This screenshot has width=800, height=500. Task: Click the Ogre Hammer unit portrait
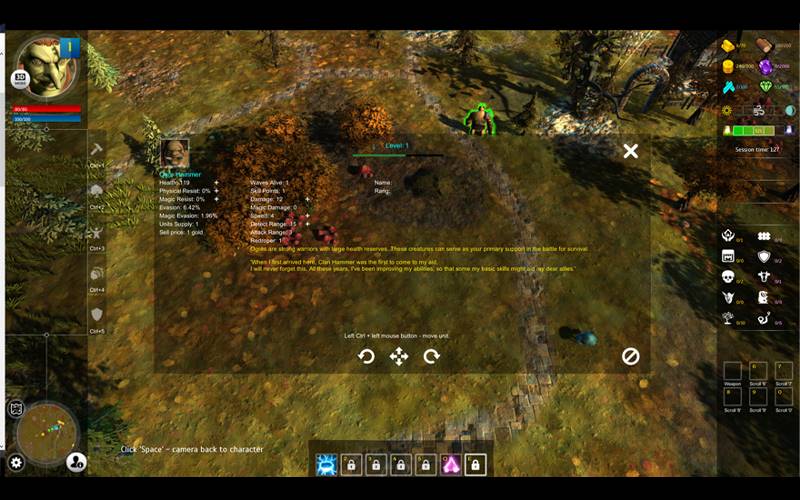pos(175,153)
